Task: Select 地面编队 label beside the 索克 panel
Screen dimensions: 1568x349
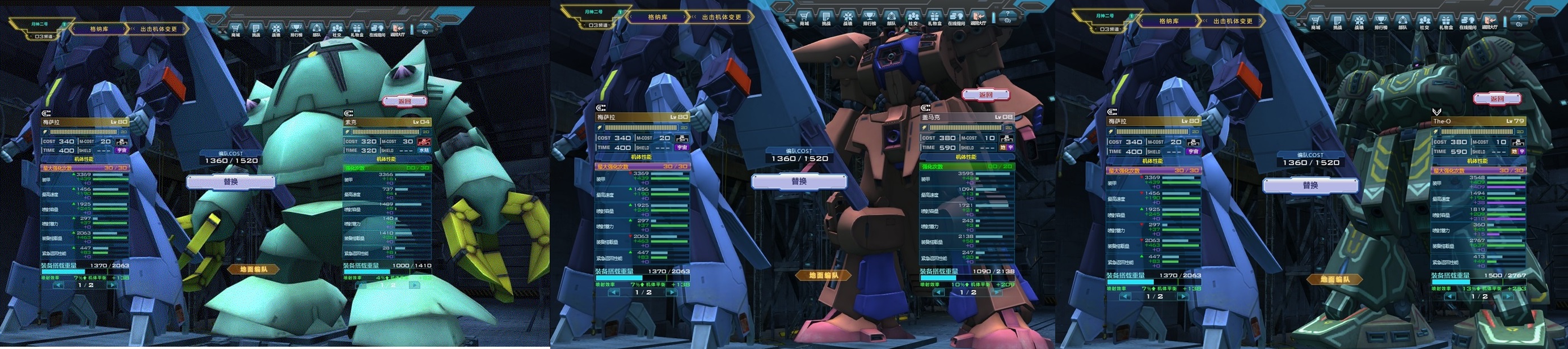Action: 253,269
